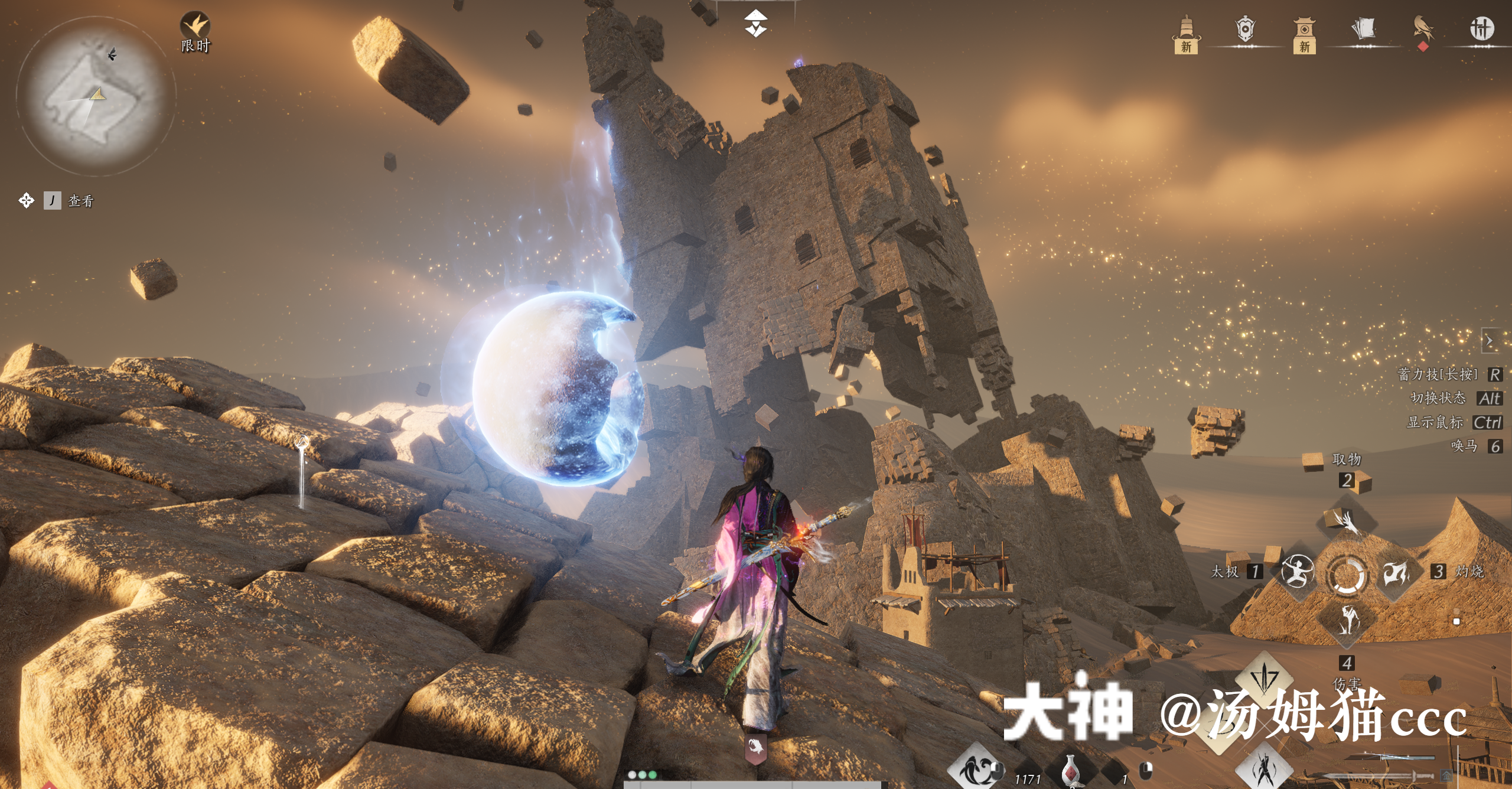Activate the 太极 Tai Chi skill
This screenshot has height=789, width=1512.
[1298, 571]
